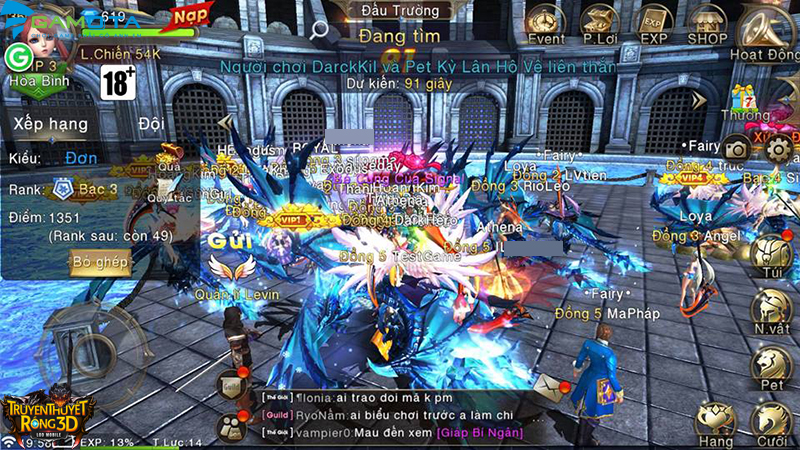Screen dimensions: 800x450
Task: Mount up with the Cưỡi button
Action: tap(771, 421)
